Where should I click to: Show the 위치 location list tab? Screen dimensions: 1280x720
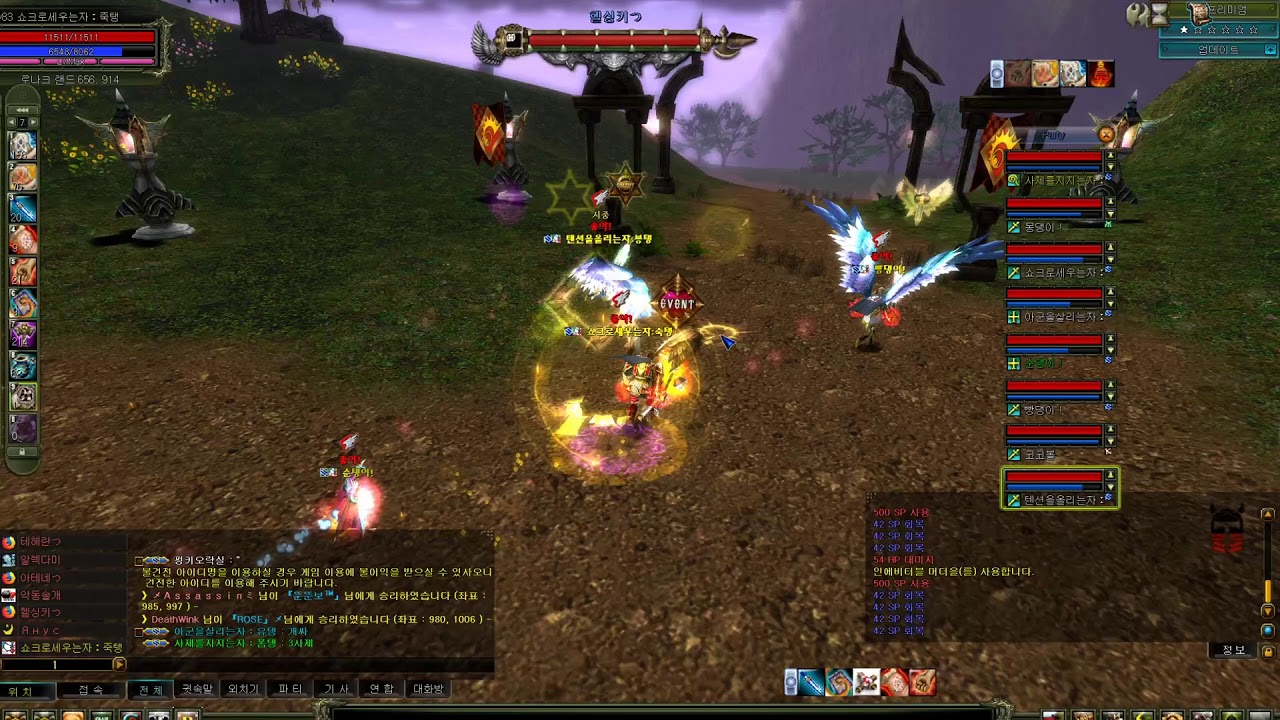pos(22,690)
